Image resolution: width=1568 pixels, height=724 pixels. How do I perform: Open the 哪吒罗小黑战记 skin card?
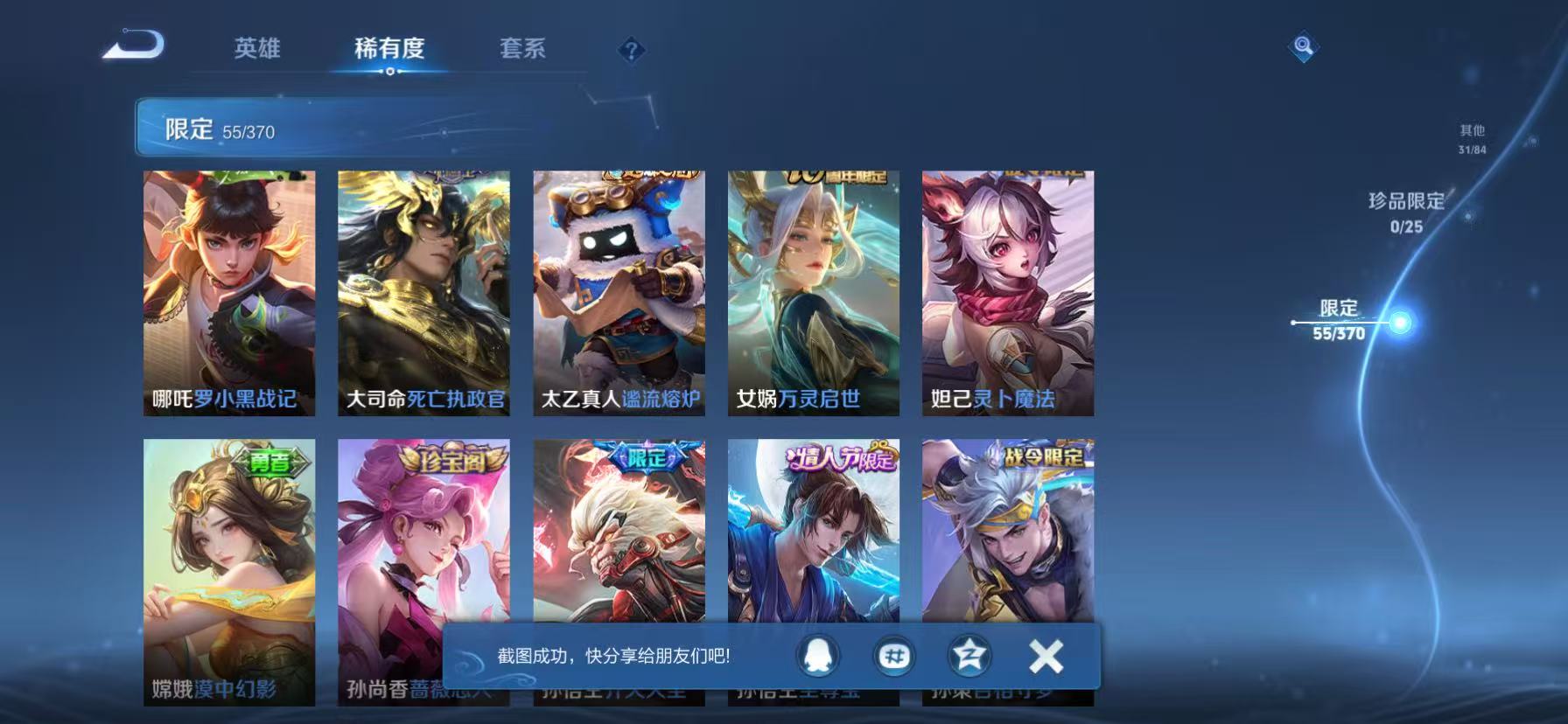click(x=228, y=293)
